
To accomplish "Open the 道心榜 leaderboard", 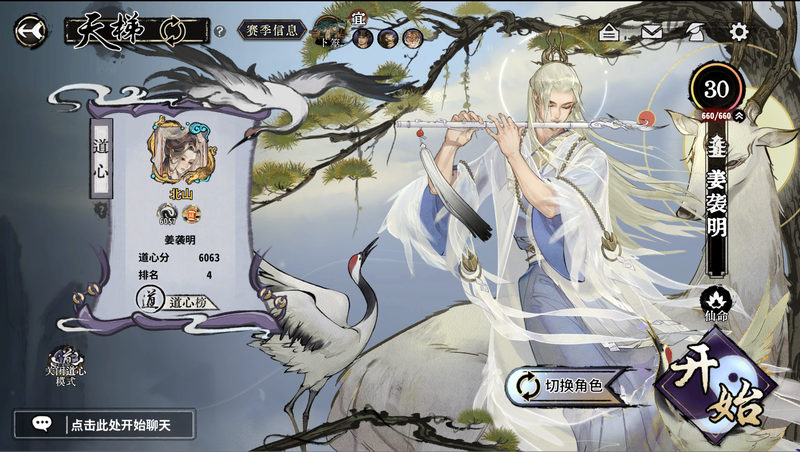I will click(178, 299).
